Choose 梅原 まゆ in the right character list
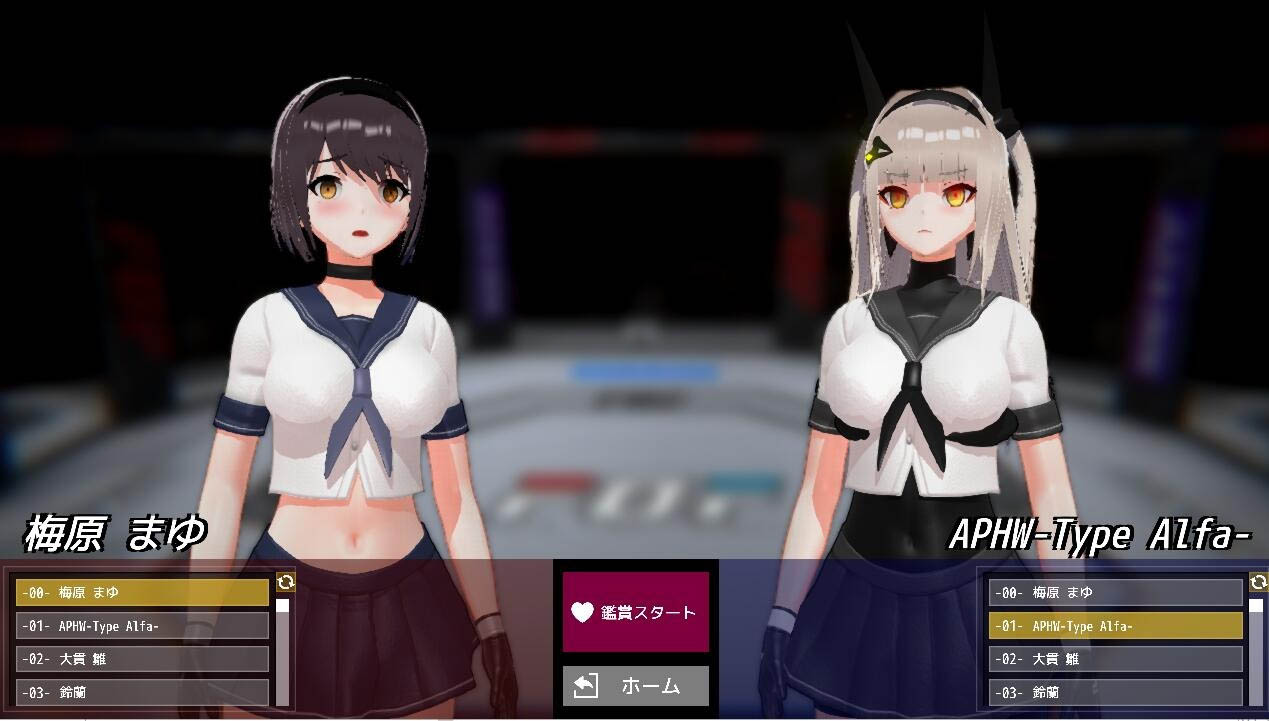The image size is (1269, 721). tap(1115, 593)
